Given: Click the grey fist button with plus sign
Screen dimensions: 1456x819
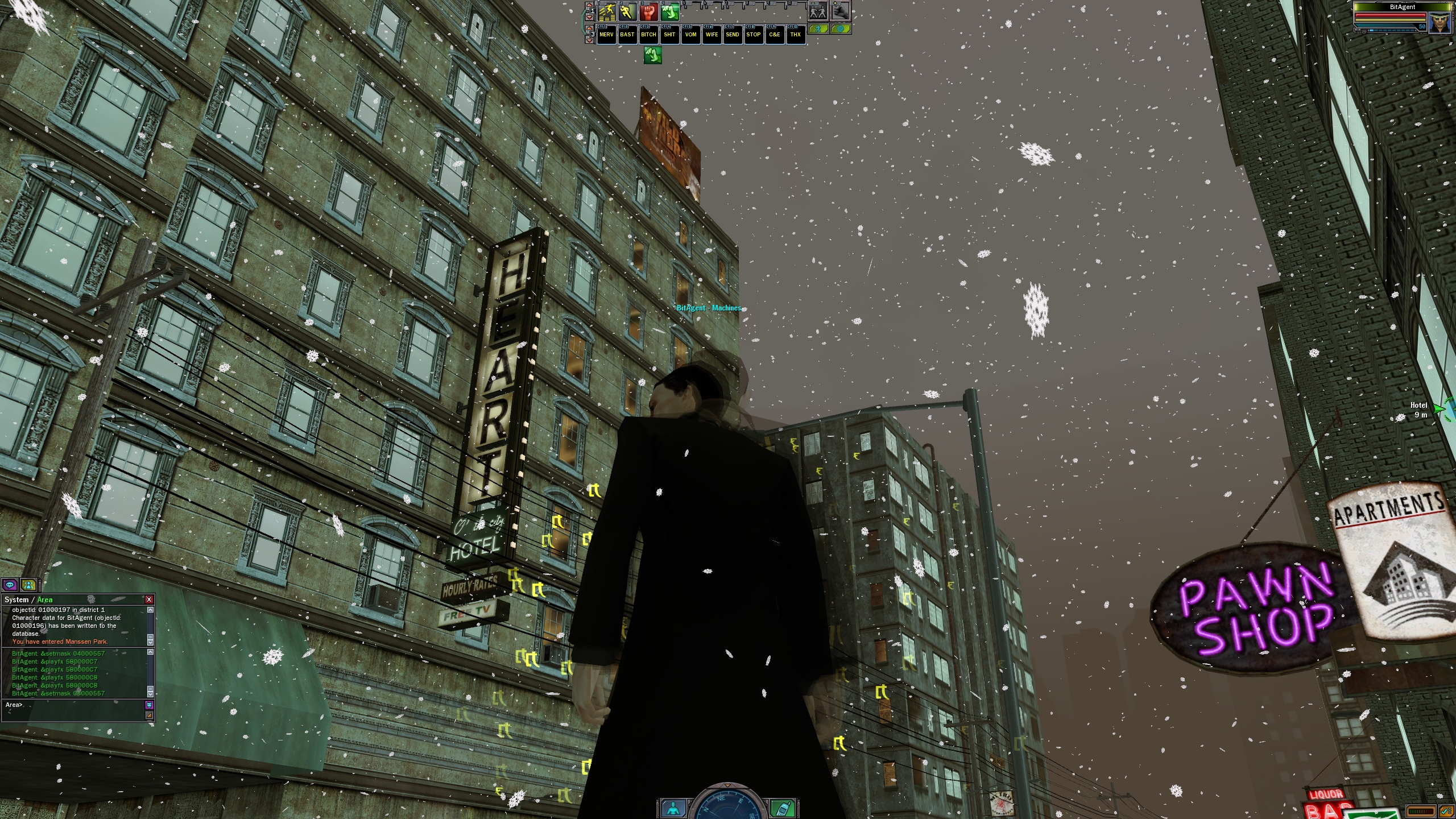Looking at the screenshot, I should [840, 11].
